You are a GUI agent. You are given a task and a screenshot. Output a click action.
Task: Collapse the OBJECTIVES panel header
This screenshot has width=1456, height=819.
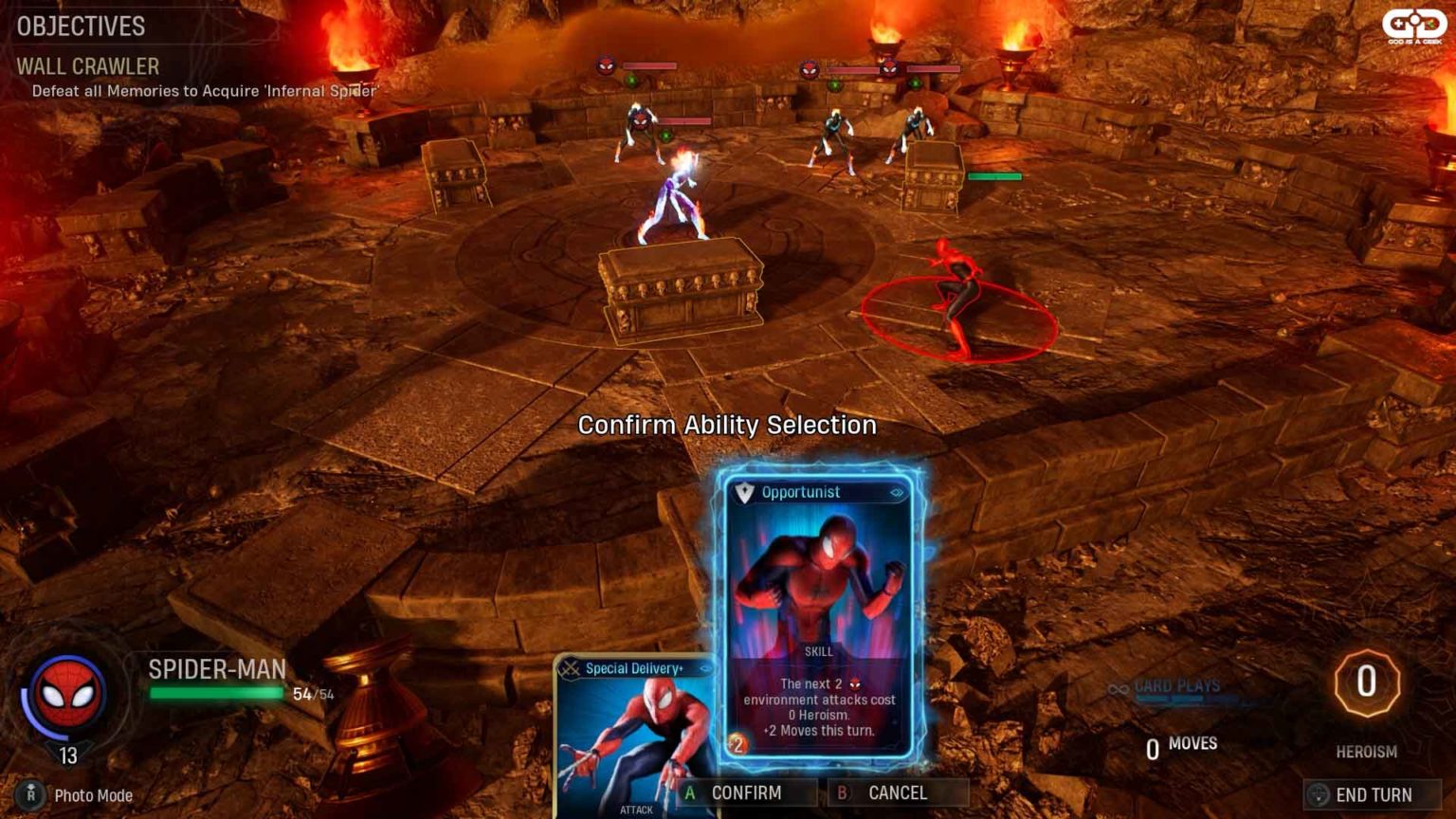click(x=80, y=27)
